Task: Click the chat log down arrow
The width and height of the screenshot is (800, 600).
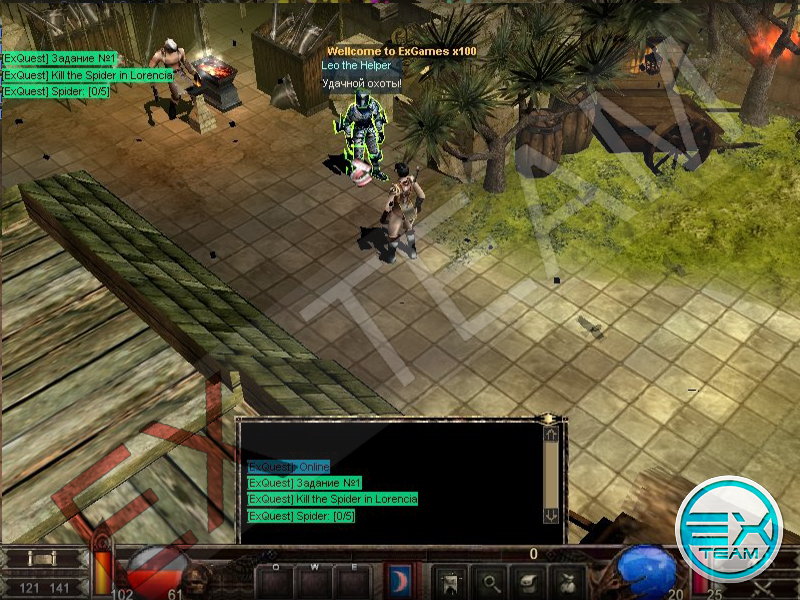Action: click(550, 515)
